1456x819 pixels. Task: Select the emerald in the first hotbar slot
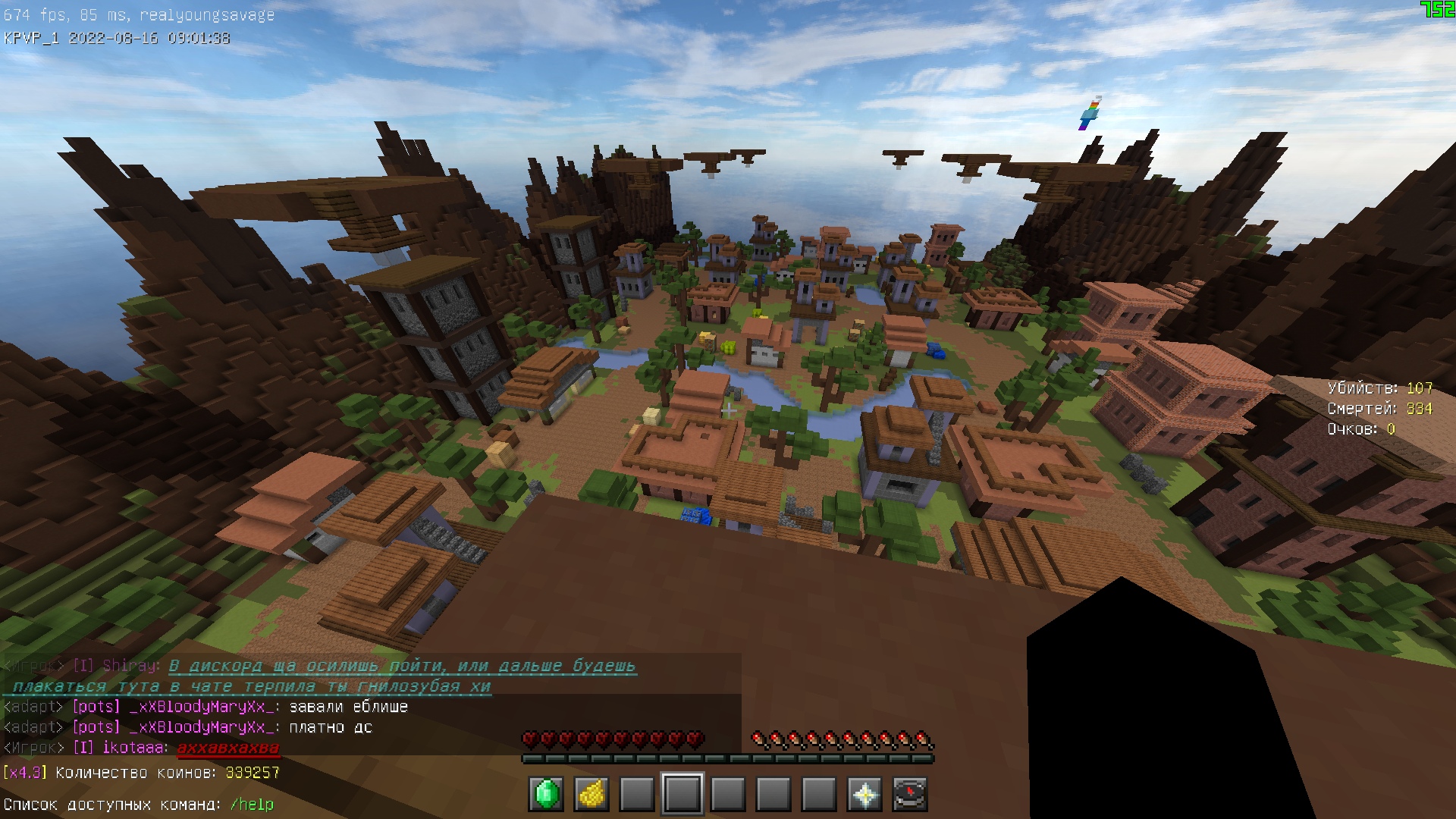(548, 795)
